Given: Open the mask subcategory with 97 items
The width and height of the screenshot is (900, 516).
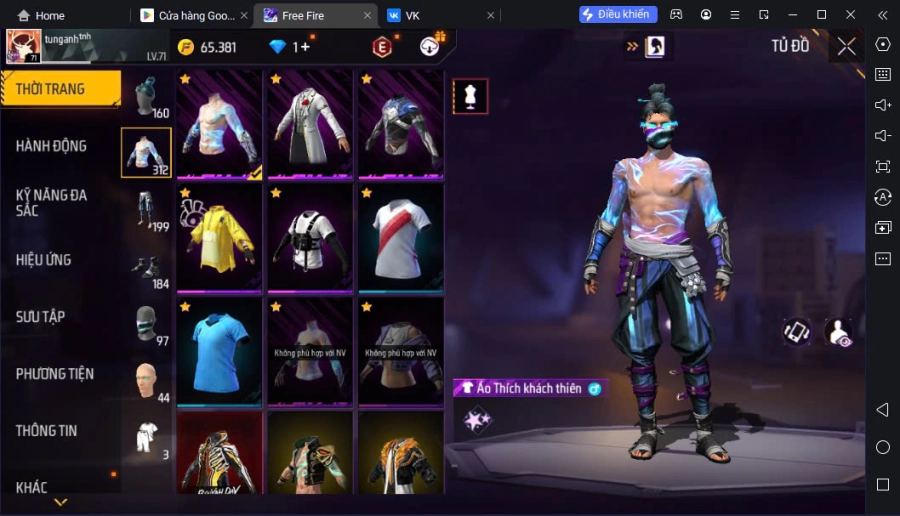Looking at the screenshot, I should (x=146, y=325).
